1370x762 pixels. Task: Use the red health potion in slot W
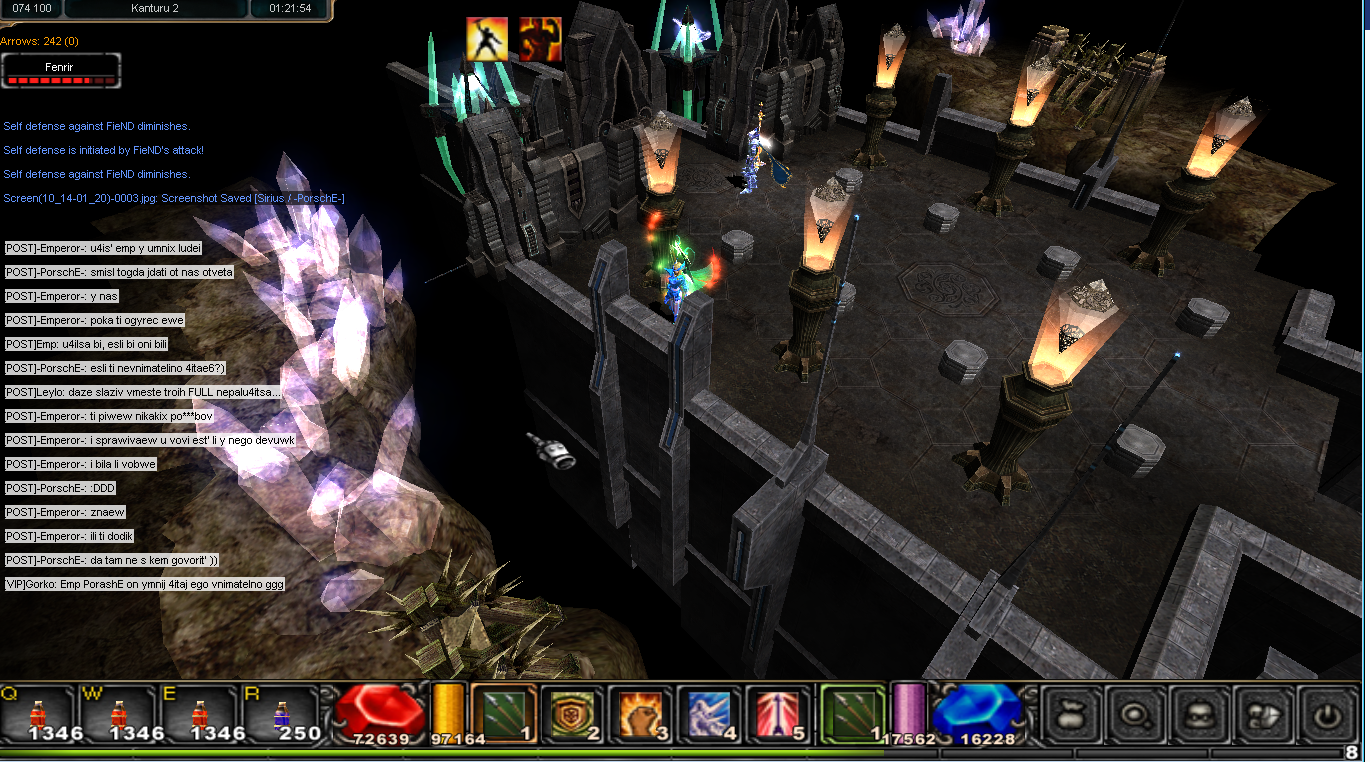pos(120,714)
